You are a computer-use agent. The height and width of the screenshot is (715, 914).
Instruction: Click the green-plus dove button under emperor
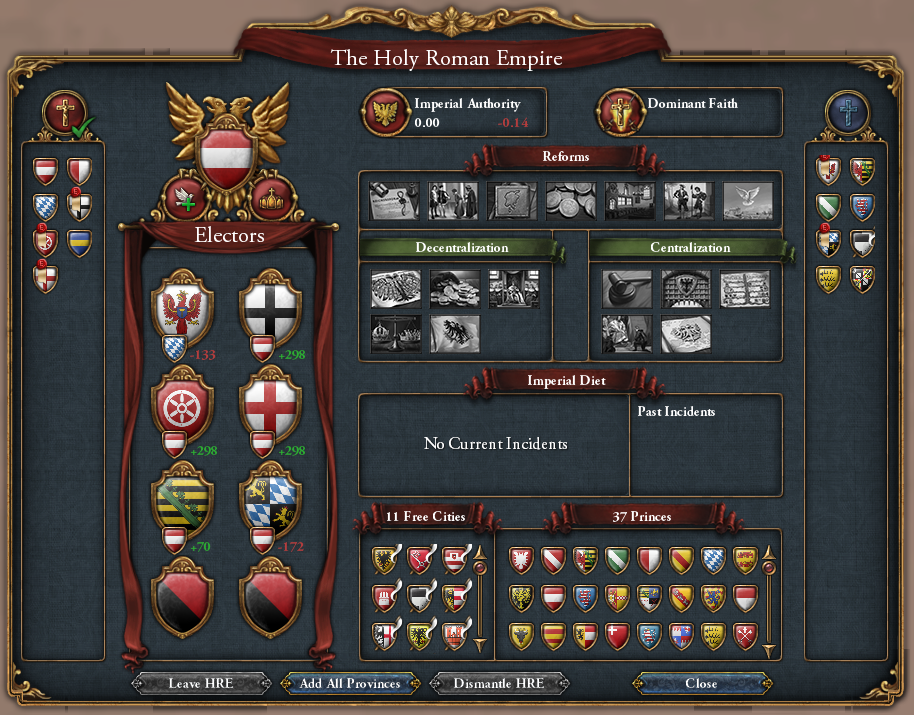click(x=186, y=198)
